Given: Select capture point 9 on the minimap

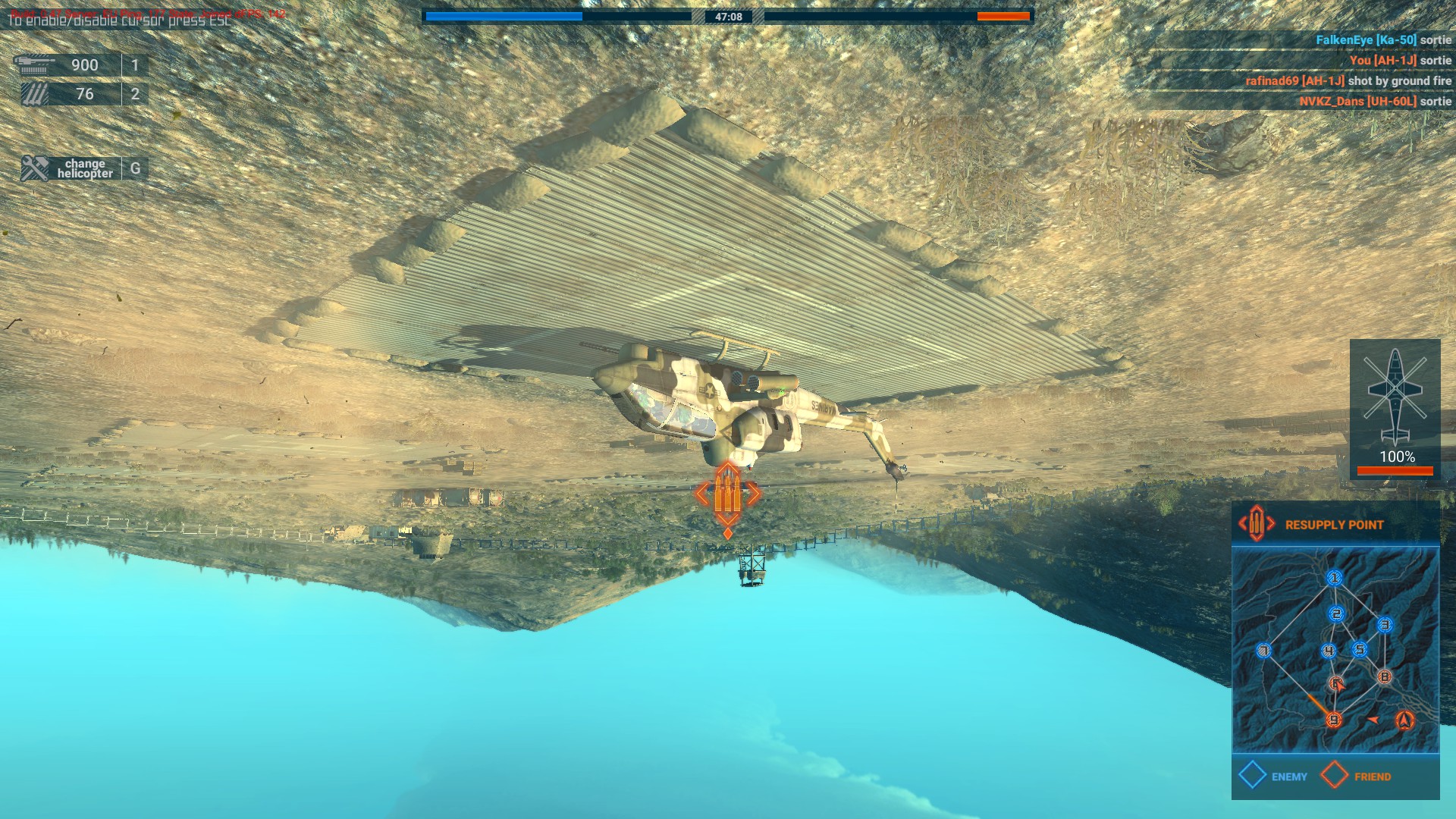Looking at the screenshot, I should pos(1334,719).
